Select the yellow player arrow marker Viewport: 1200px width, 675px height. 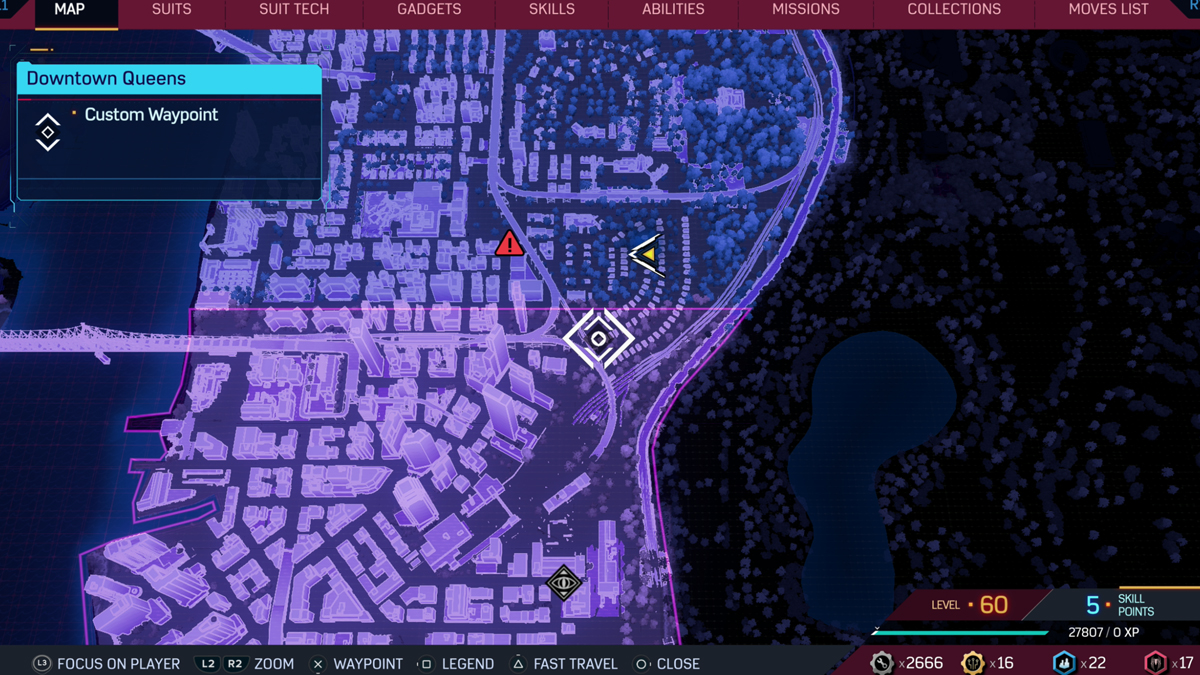(647, 255)
